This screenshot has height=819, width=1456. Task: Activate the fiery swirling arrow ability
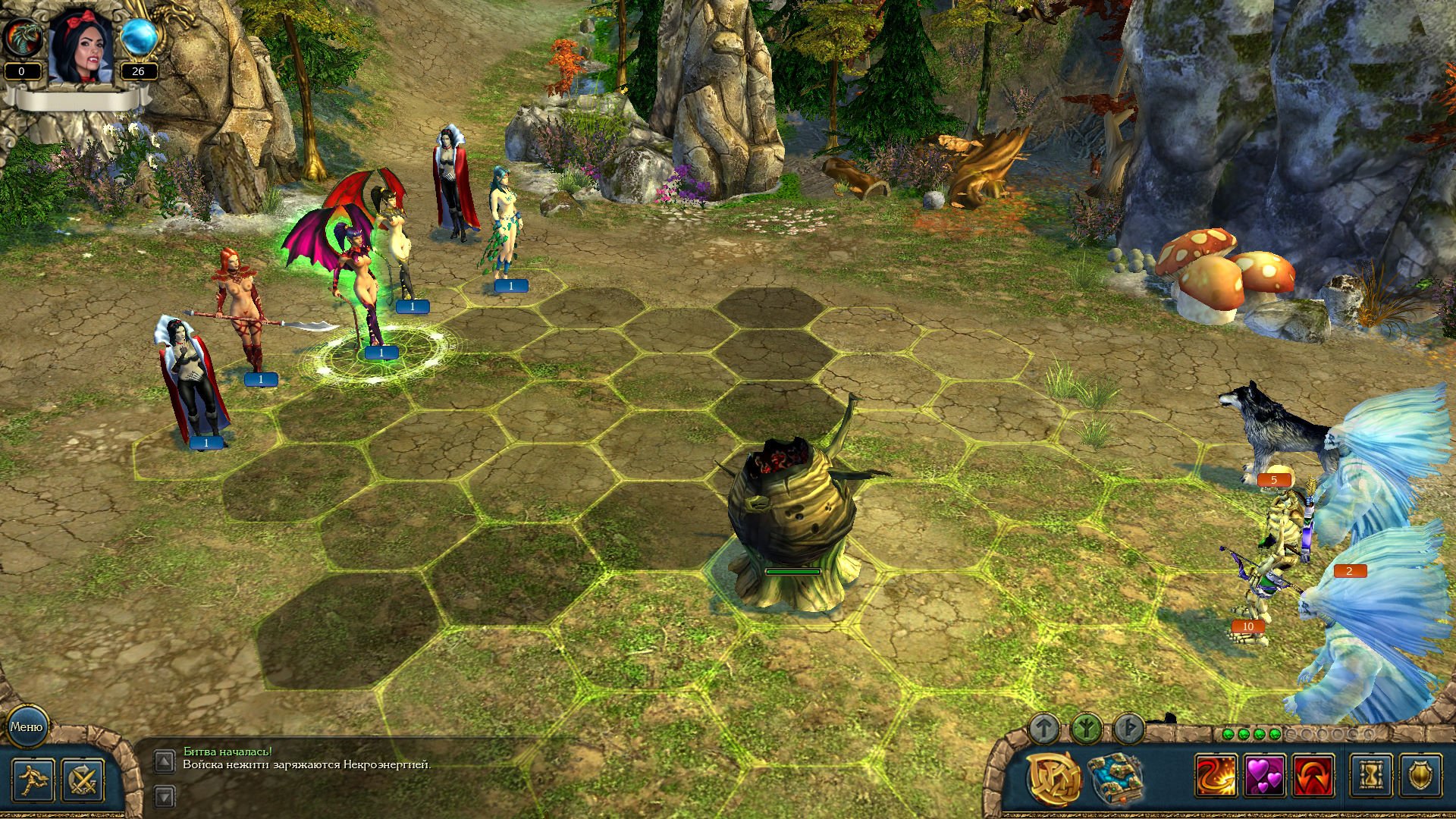click(1216, 777)
